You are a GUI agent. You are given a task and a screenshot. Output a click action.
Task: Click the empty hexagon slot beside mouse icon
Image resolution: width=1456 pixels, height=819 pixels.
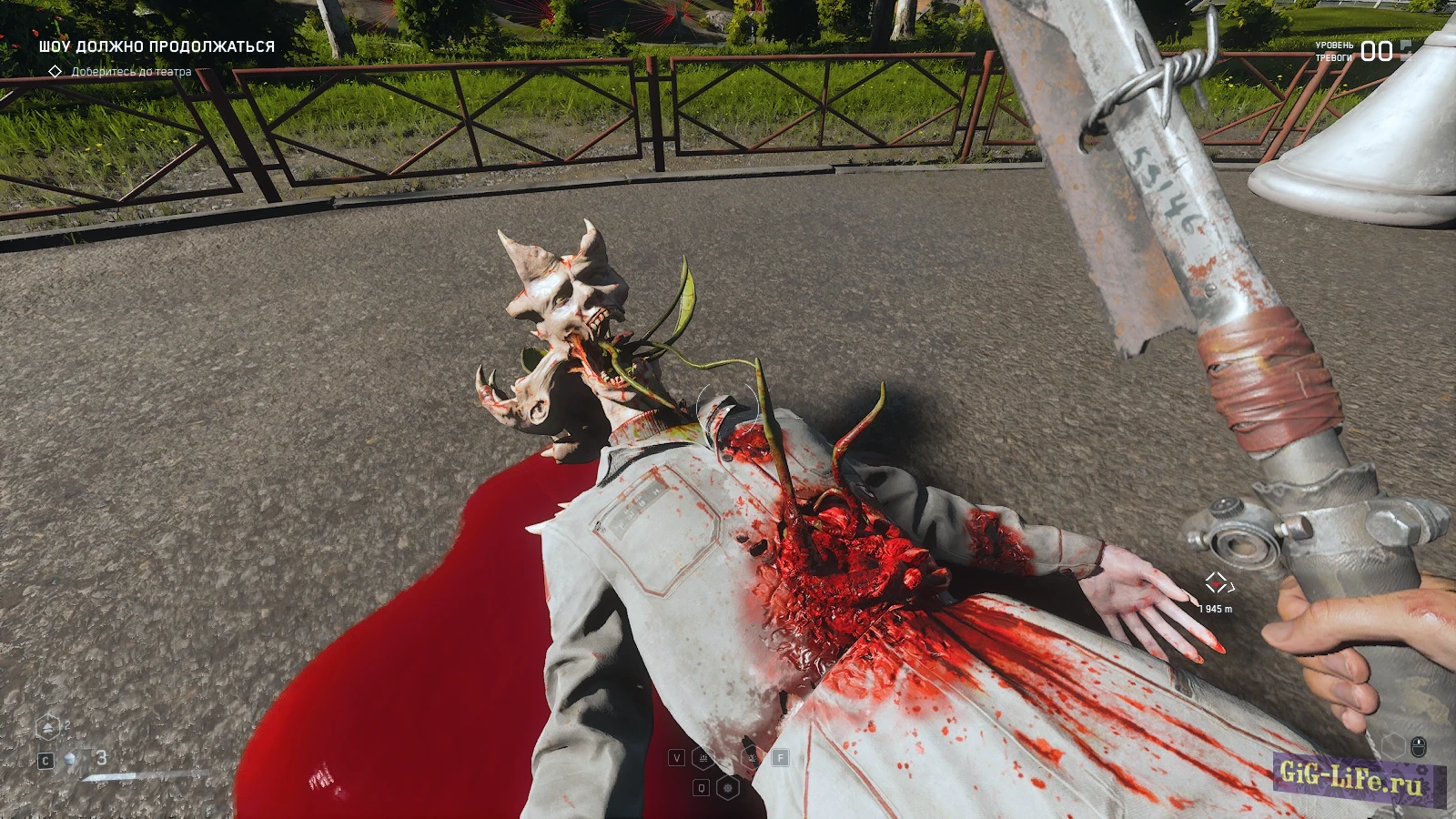pos(1392,746)
